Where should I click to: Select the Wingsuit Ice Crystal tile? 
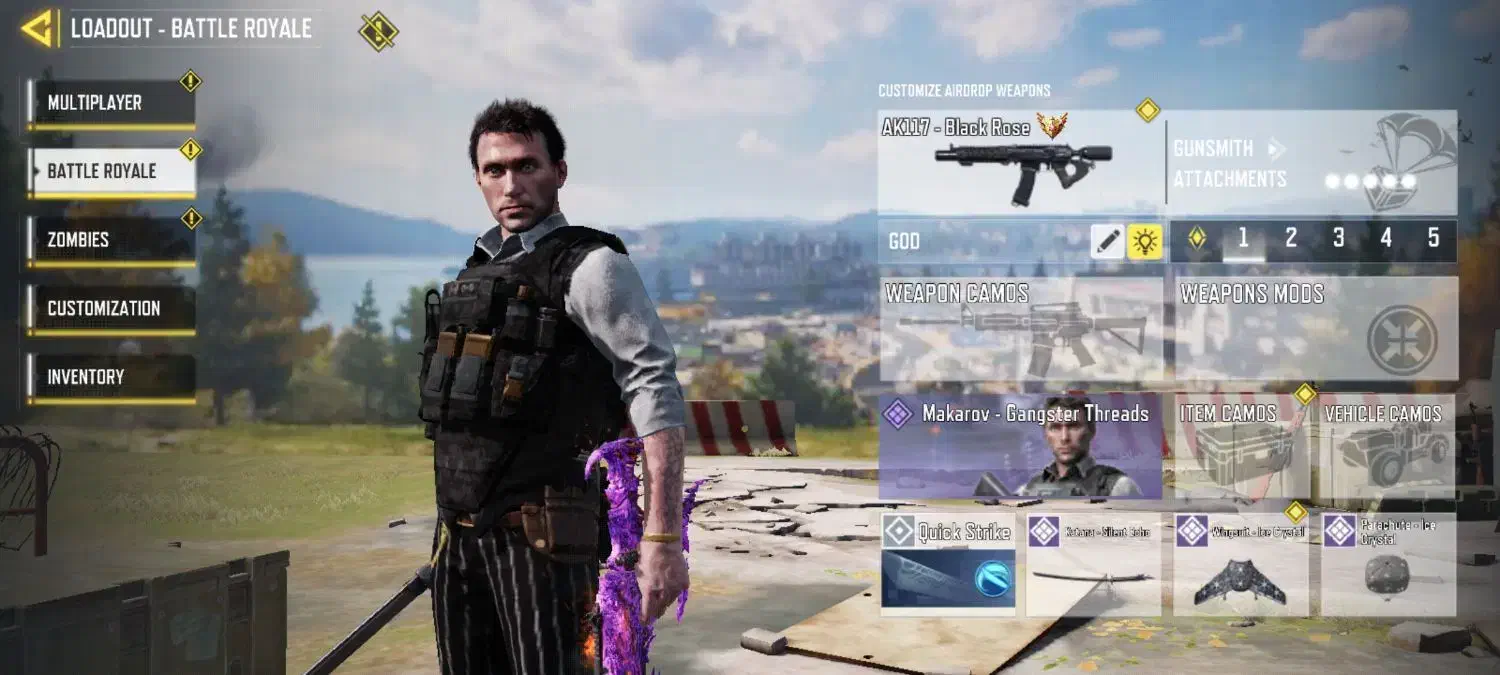(1241, 564)
